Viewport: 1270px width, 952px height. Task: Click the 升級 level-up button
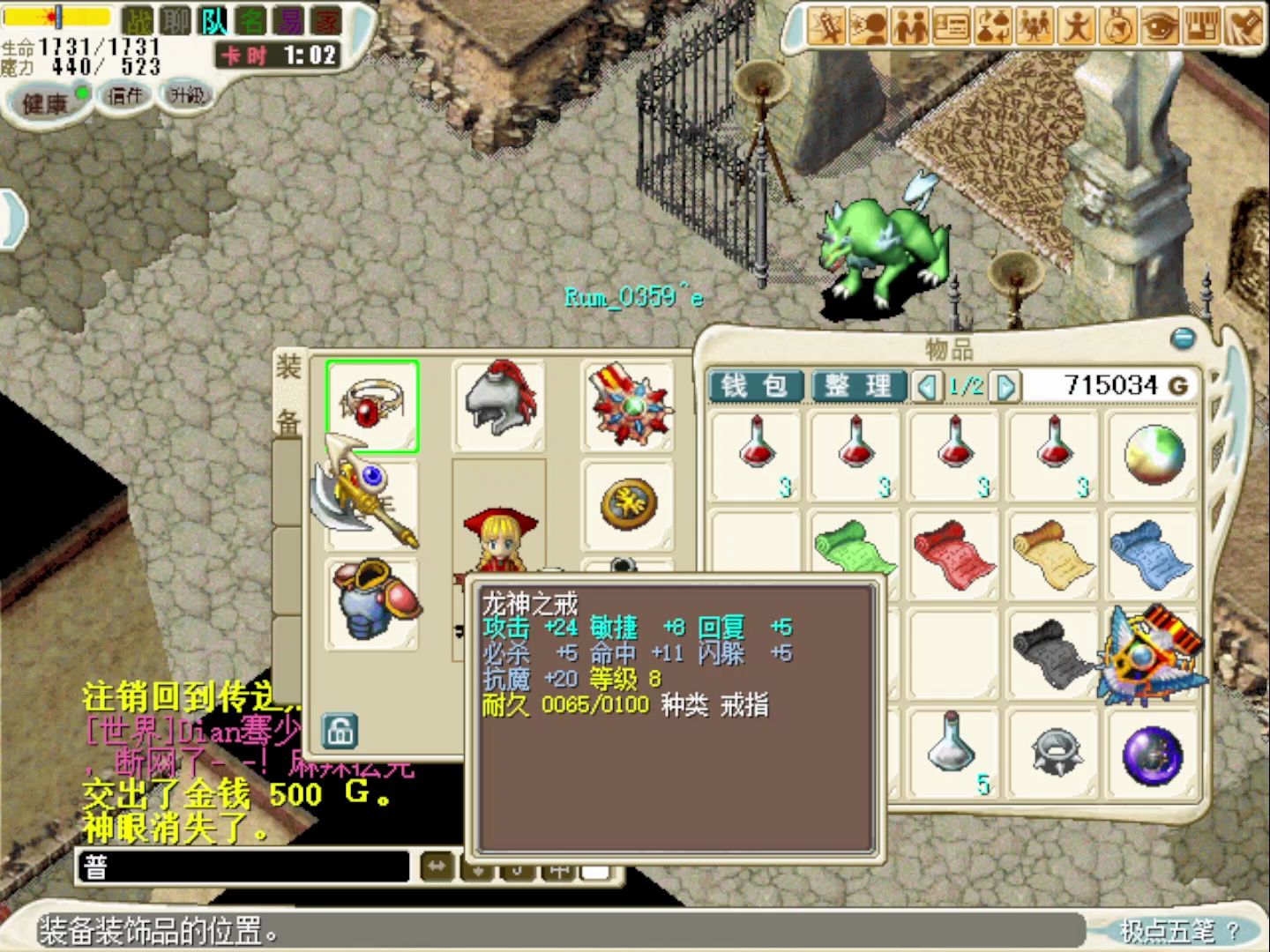coord(186,95)
